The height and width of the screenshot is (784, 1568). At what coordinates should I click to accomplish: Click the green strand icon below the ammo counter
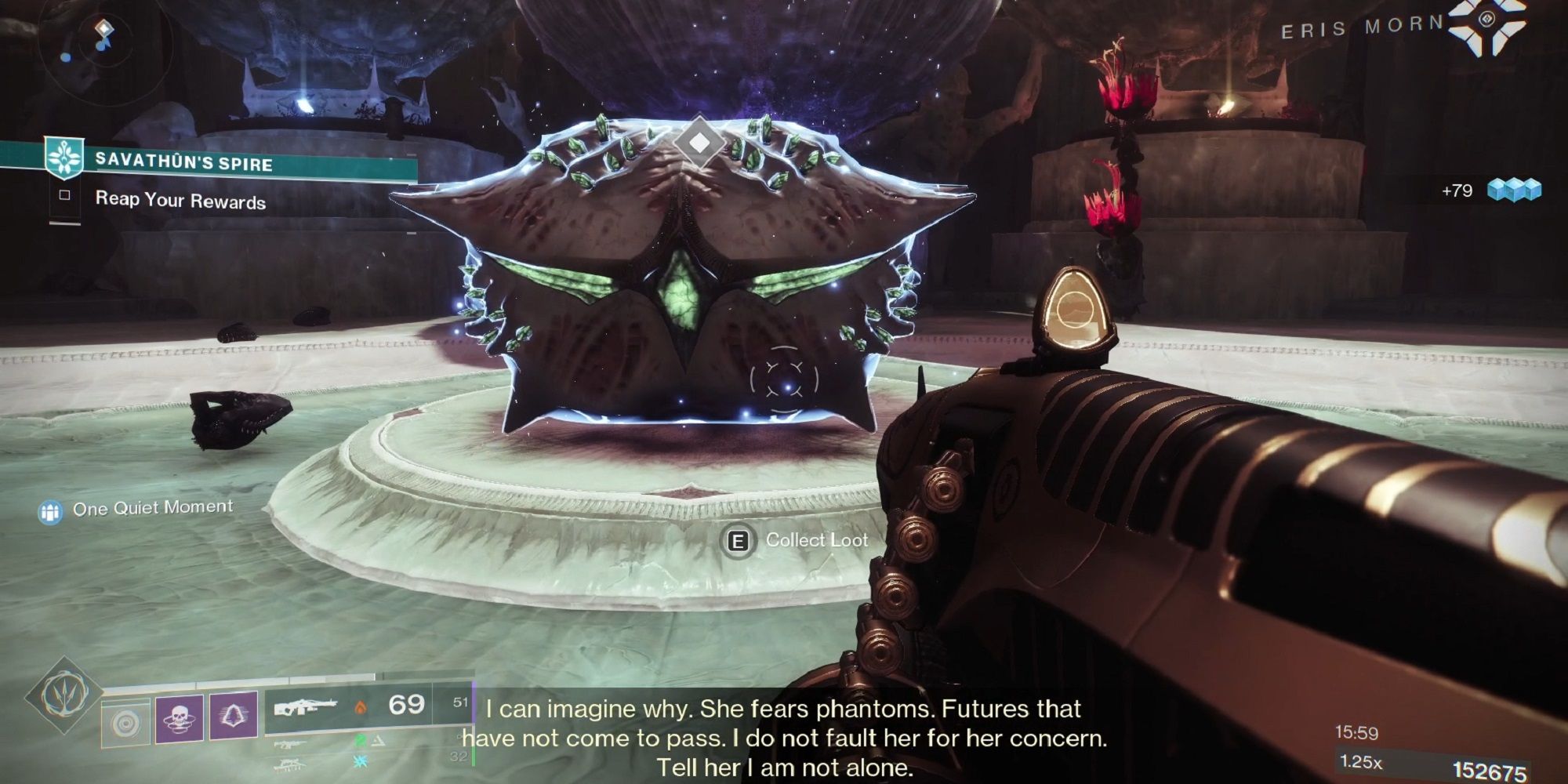[x=361, y=740]
